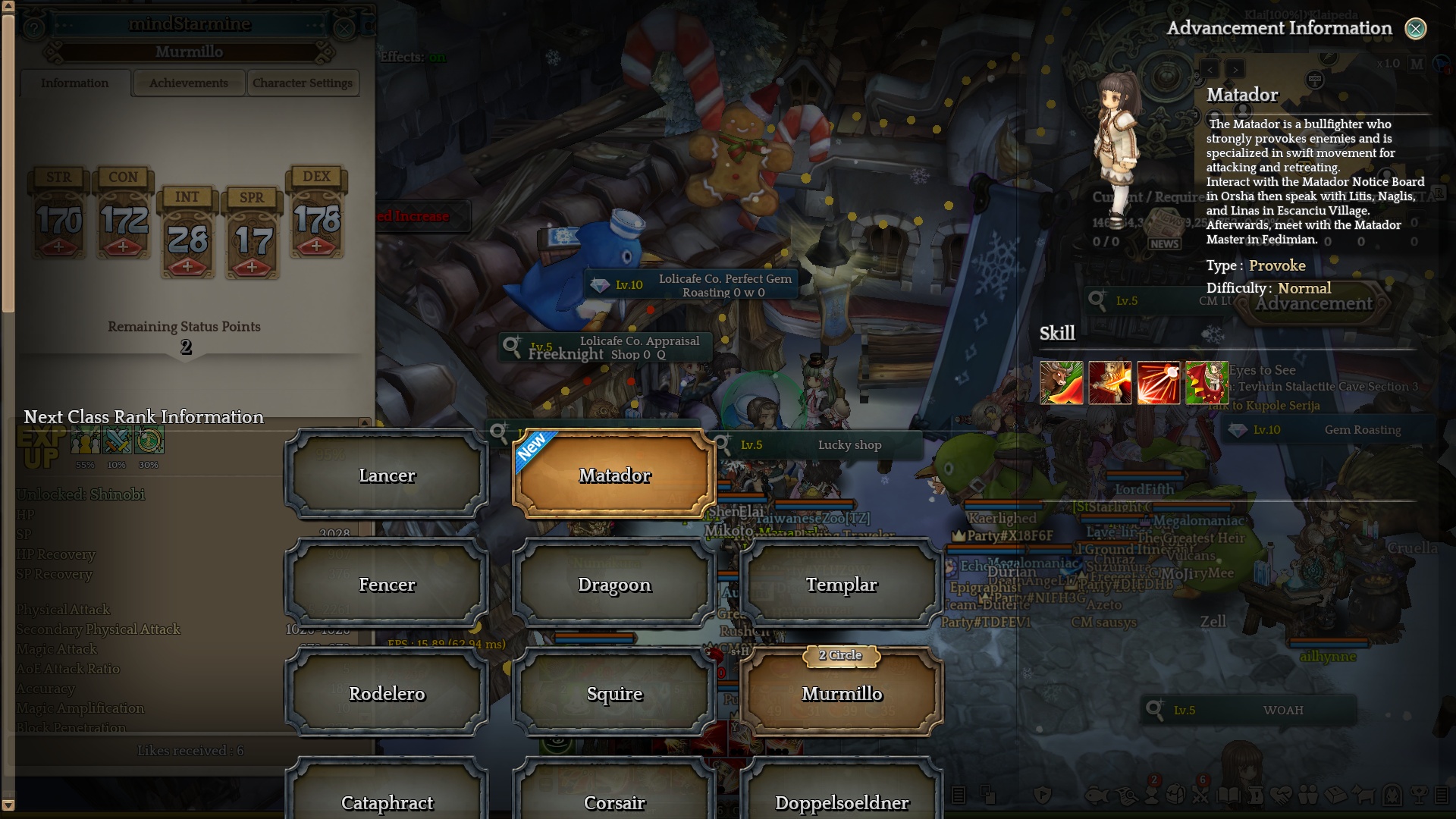The image size is (1456, 819).
Task: Close the Advancement Information panel
Action: (1415, 29)
